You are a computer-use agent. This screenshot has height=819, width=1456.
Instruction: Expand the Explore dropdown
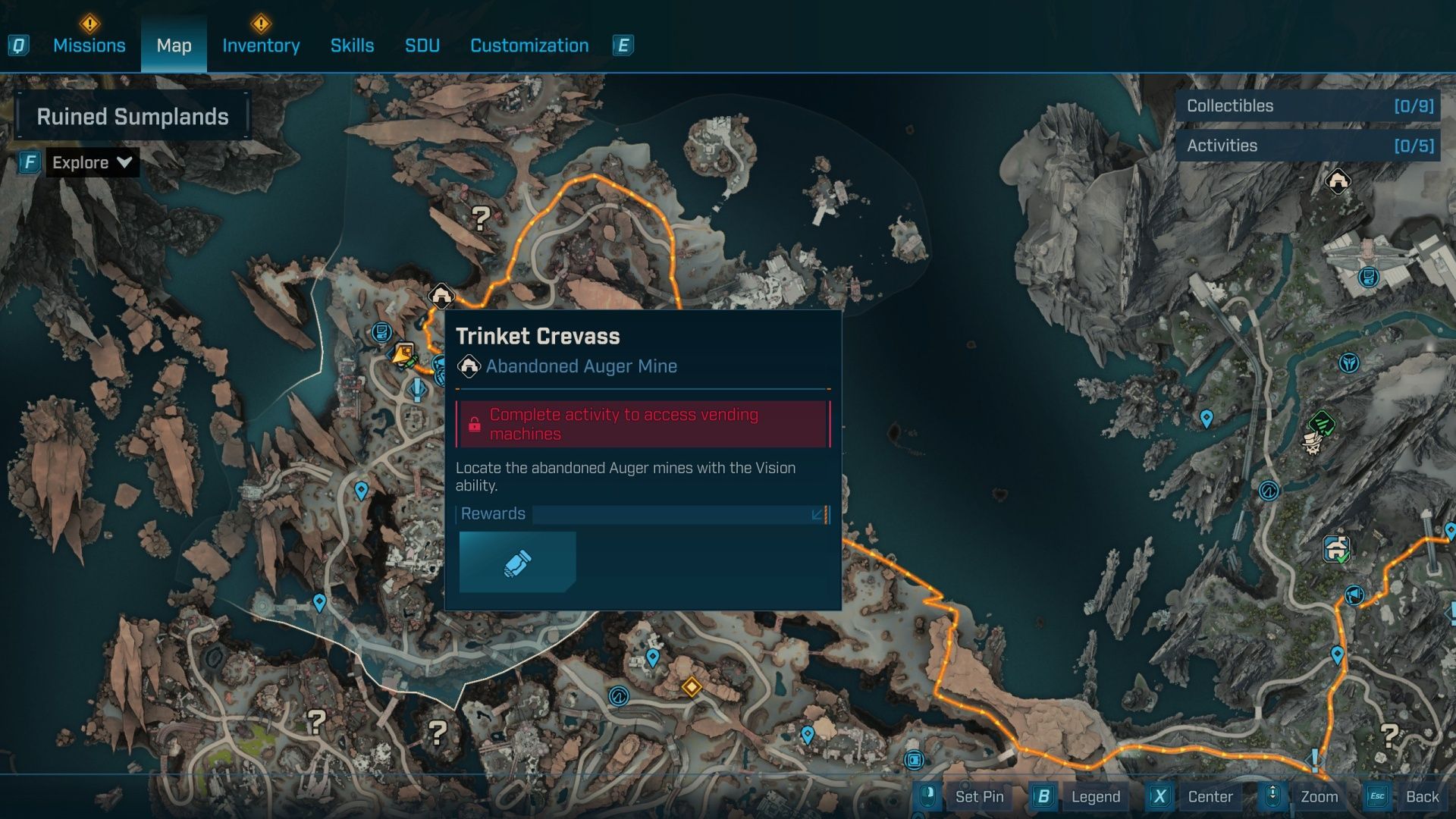[93, 162]
